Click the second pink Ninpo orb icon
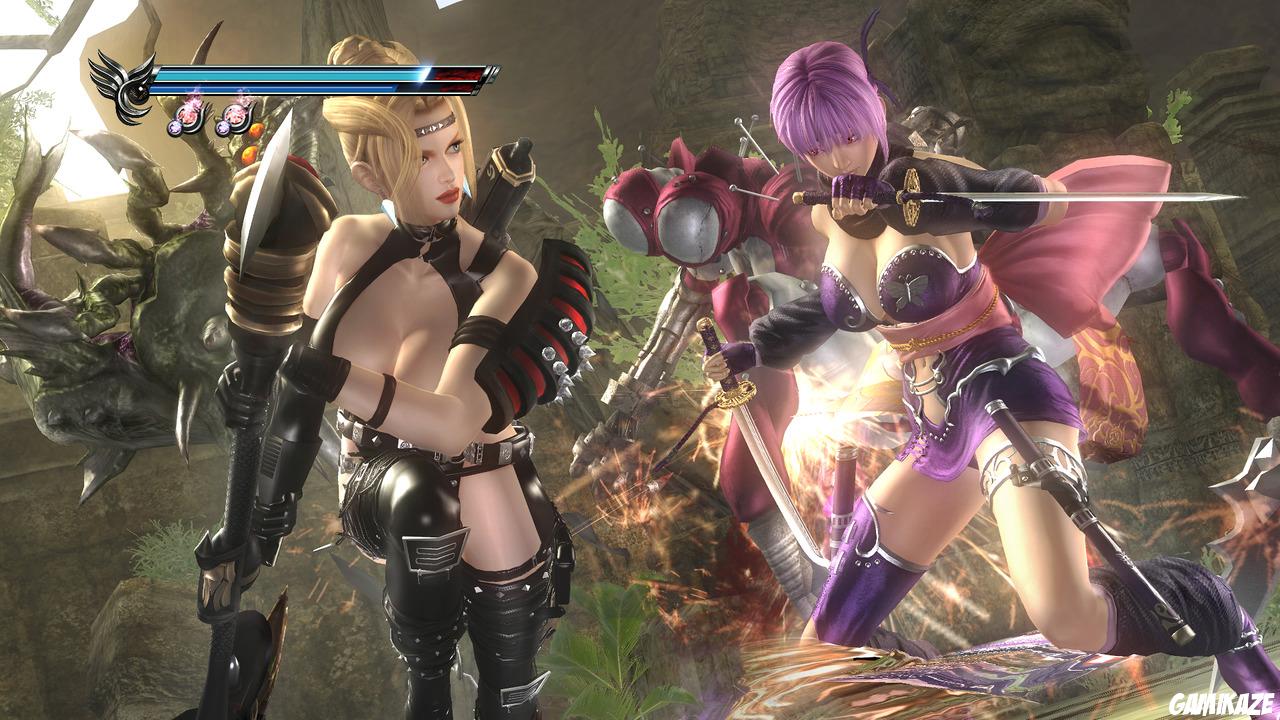 pos(238,115)
